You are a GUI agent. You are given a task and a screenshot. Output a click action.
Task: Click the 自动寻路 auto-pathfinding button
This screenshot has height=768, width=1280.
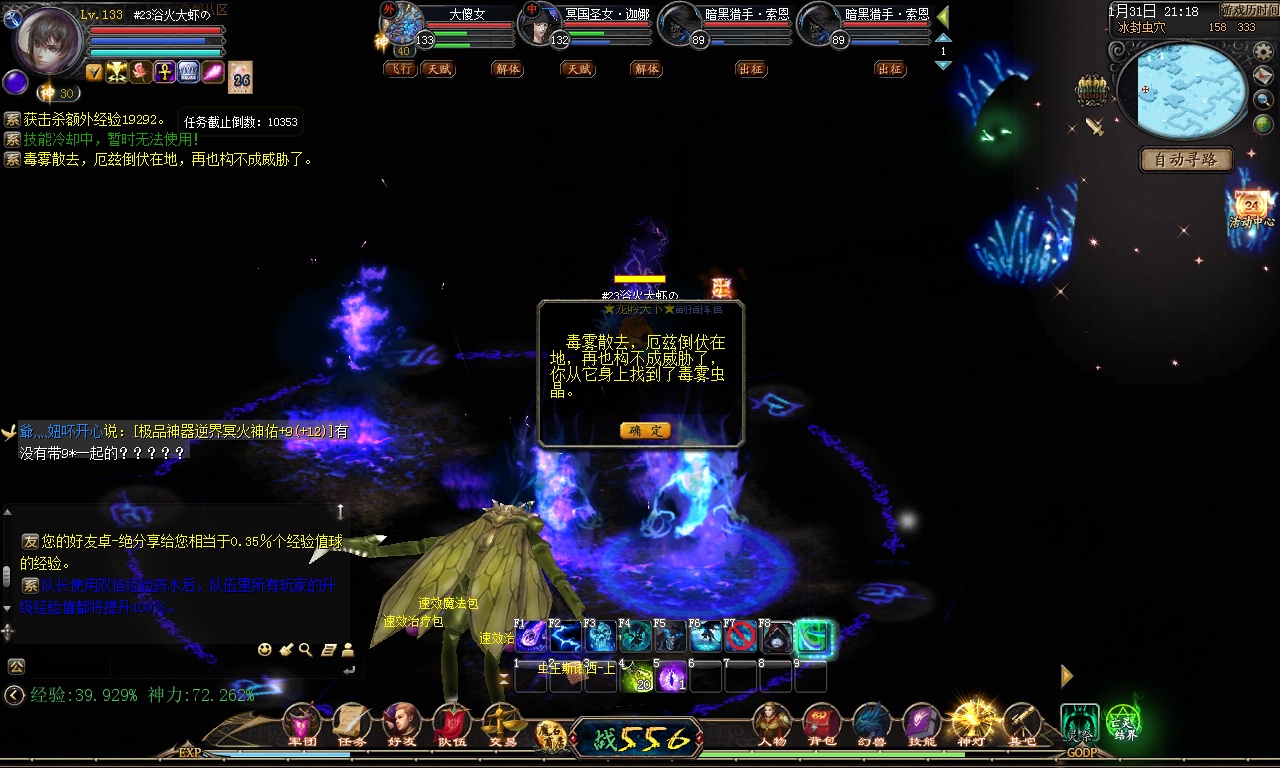point(1186,159)
